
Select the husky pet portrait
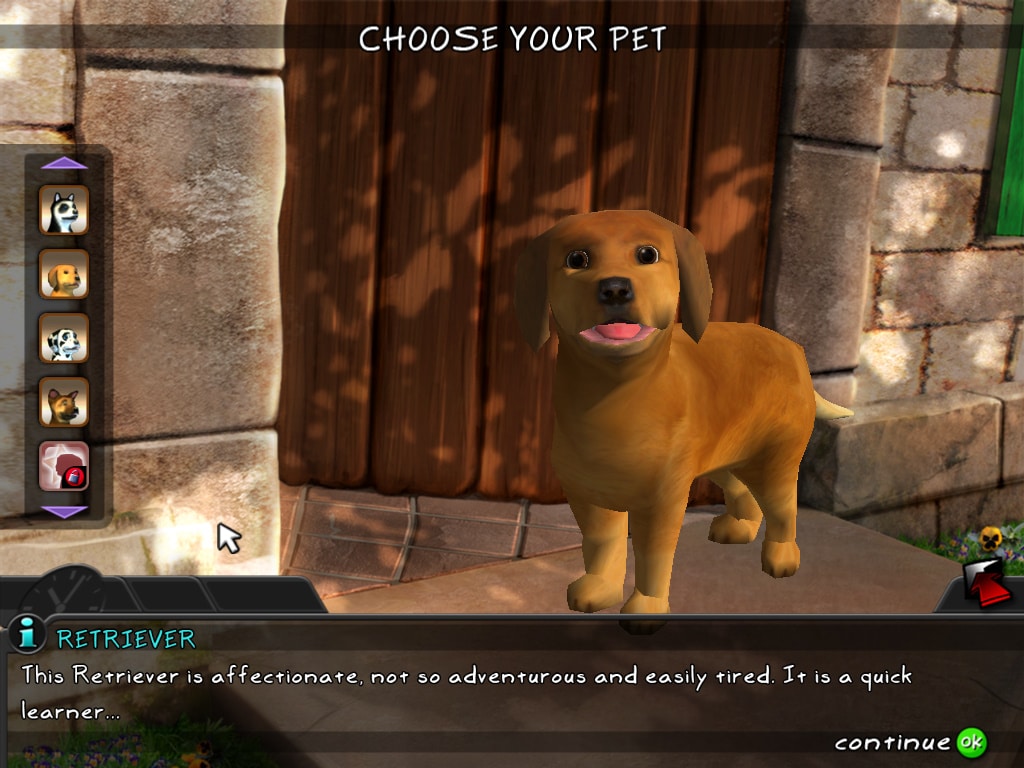[64, 209]
